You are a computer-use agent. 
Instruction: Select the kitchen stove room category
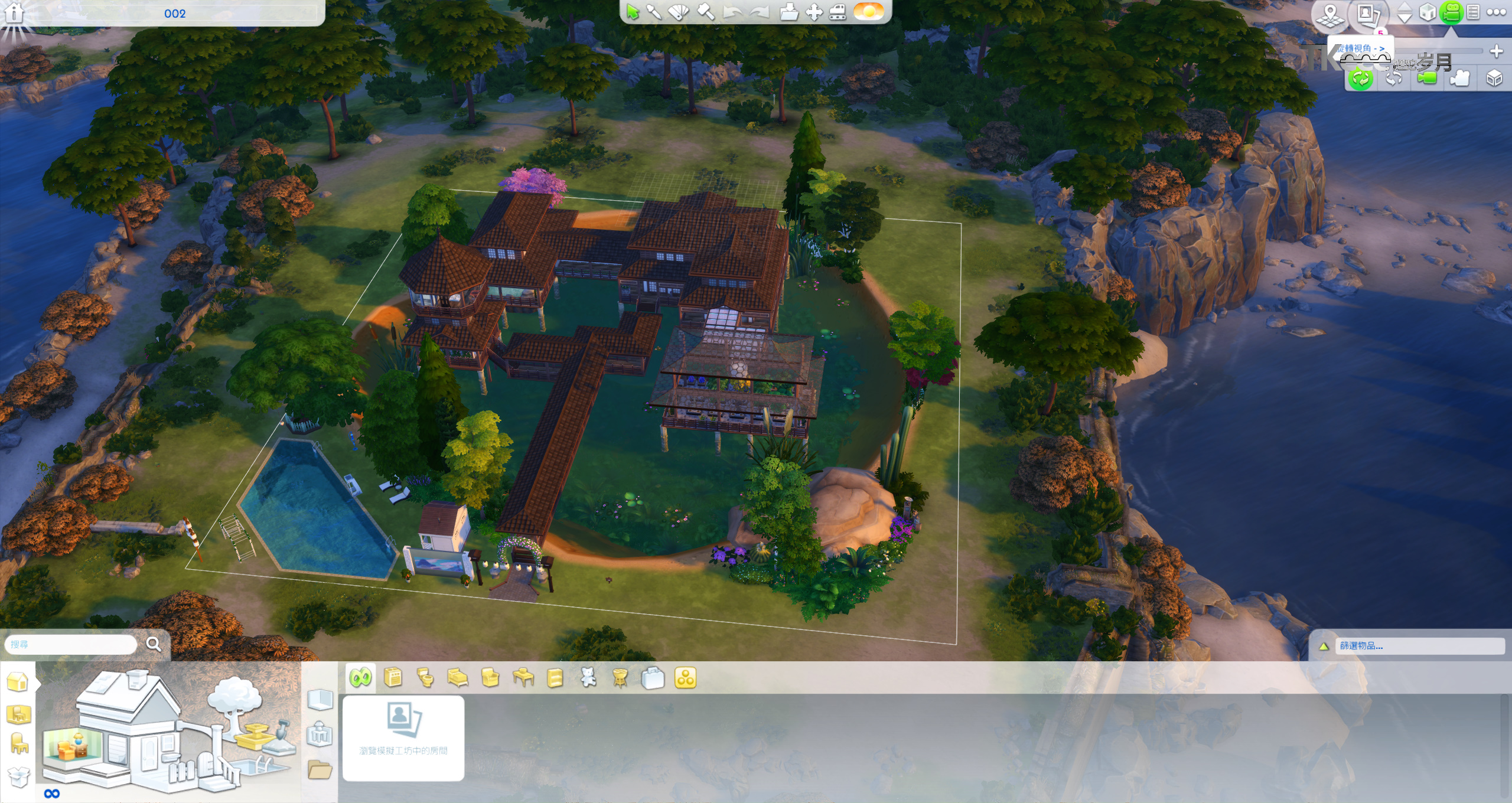click(393, 678)
